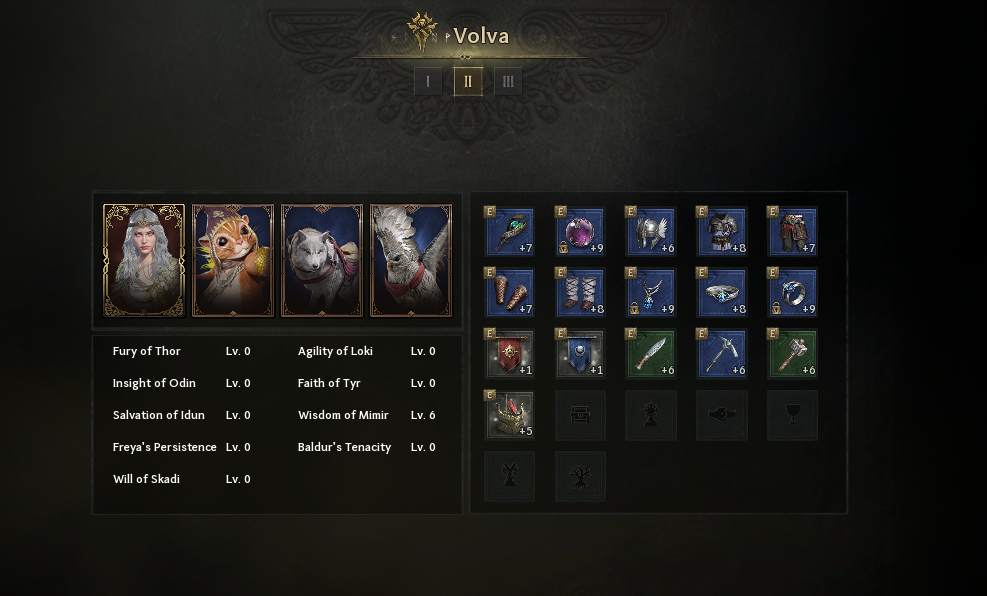View the chest armor slot
Viewport: 987px width, 596px height.
pos(722,232)
